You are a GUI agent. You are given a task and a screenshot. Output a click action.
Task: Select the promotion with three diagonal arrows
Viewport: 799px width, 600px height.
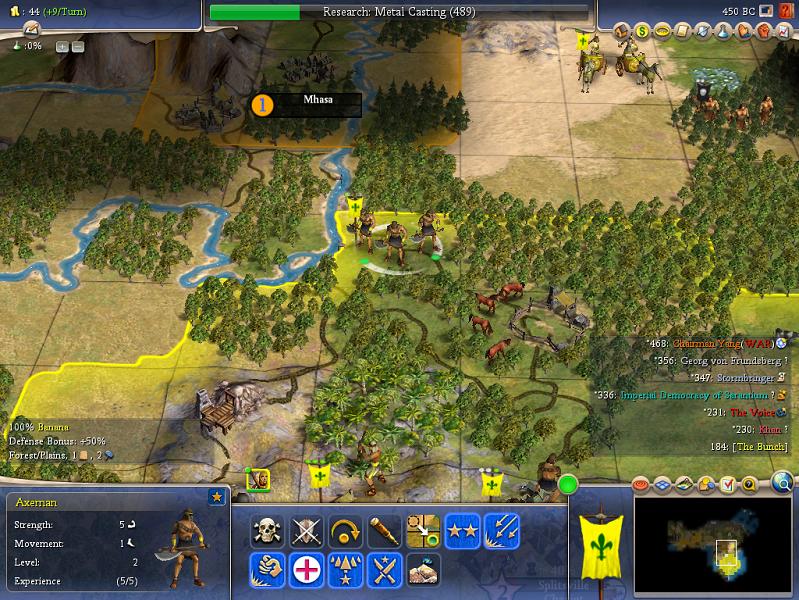pos(501,530)
